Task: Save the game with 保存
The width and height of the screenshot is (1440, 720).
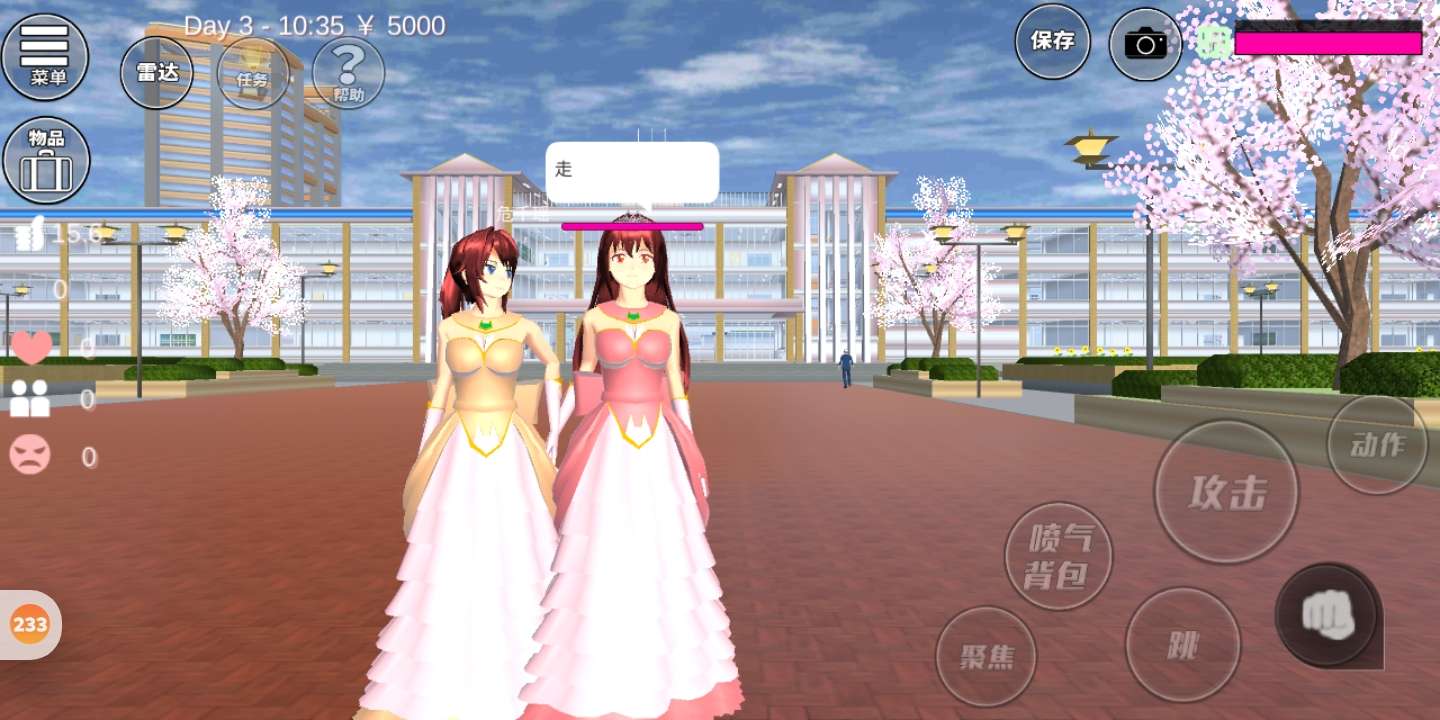Action: (1052, 42)
